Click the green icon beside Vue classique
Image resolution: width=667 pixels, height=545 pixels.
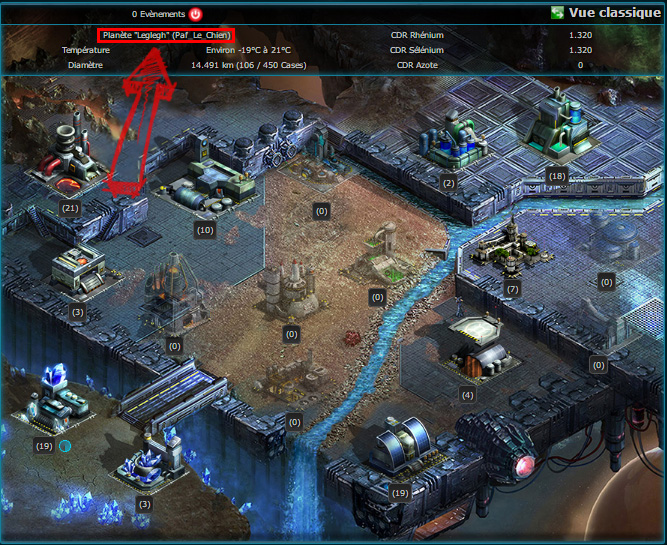(x=557, y=13)
